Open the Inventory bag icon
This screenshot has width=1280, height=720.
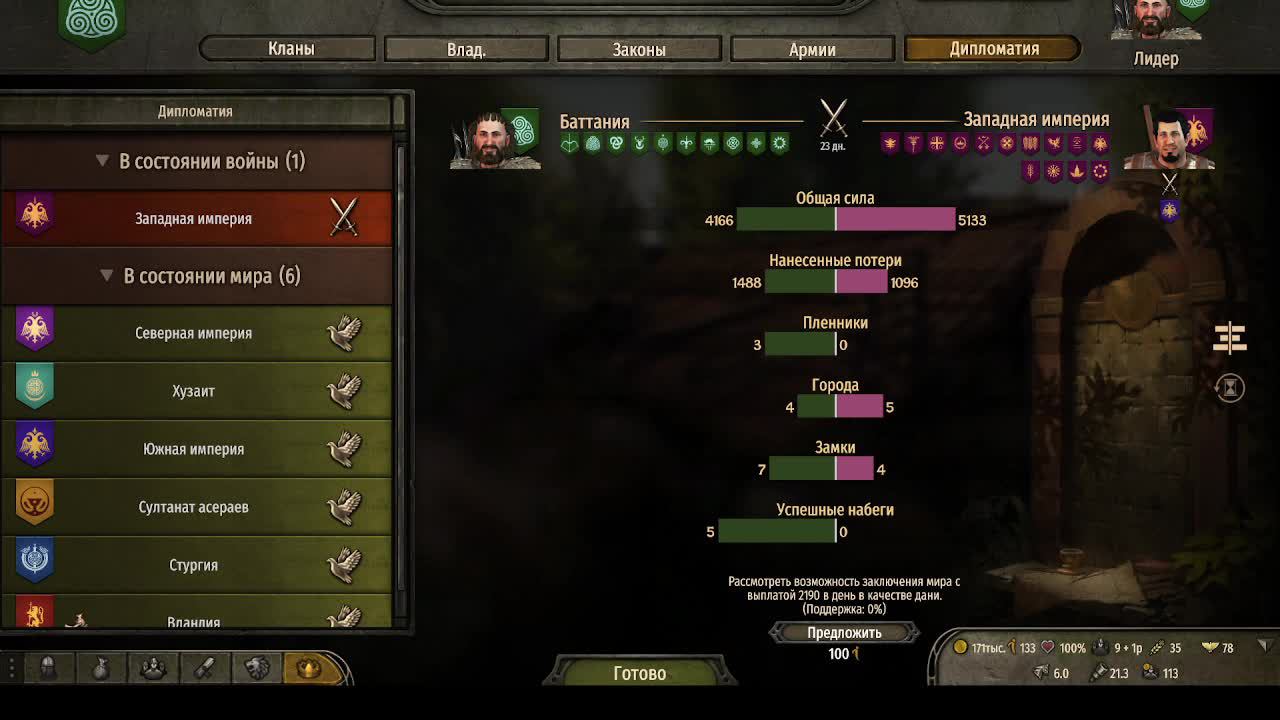(x=100, y=668)
